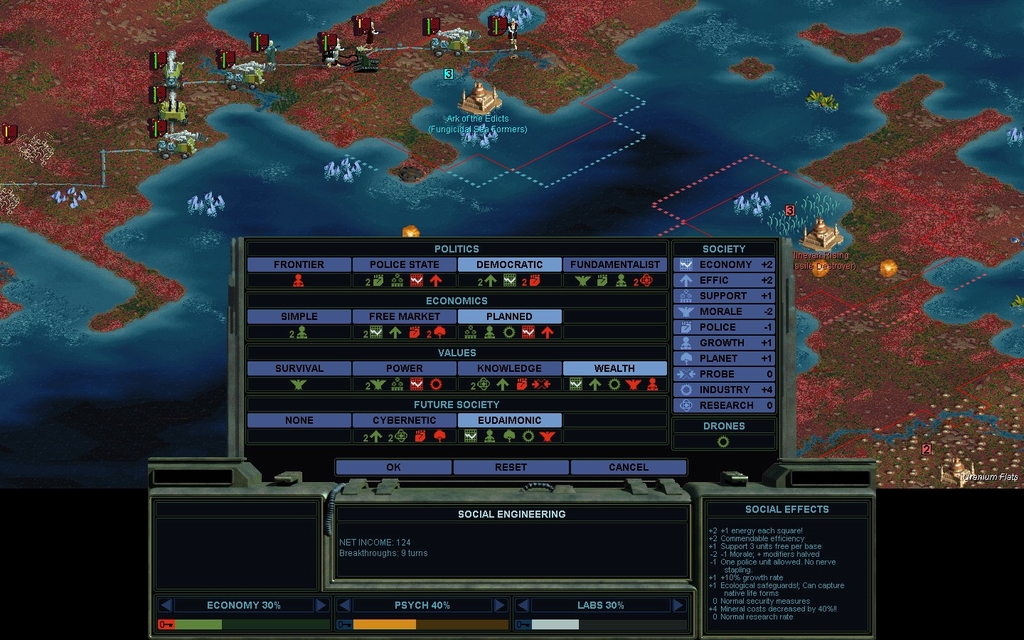Decrease Economy allocation with left arrow

pos(167,605)
